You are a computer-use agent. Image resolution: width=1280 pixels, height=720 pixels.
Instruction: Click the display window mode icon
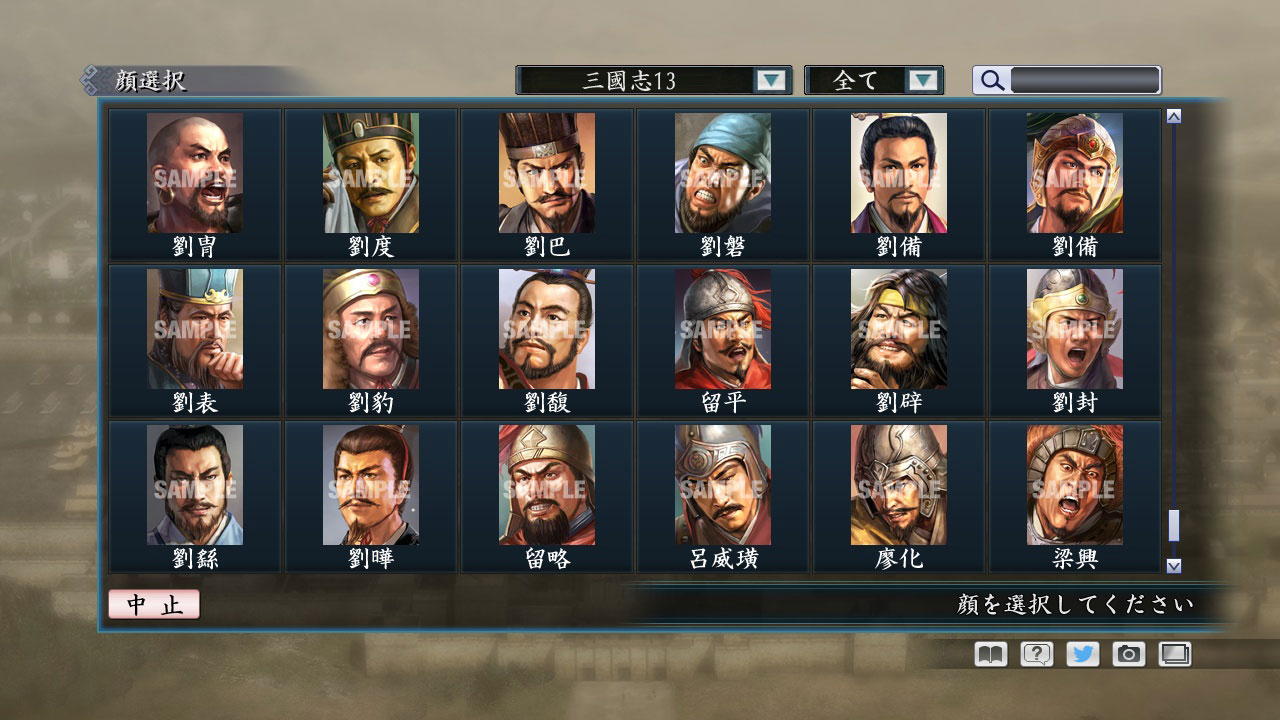[1175, 654]
